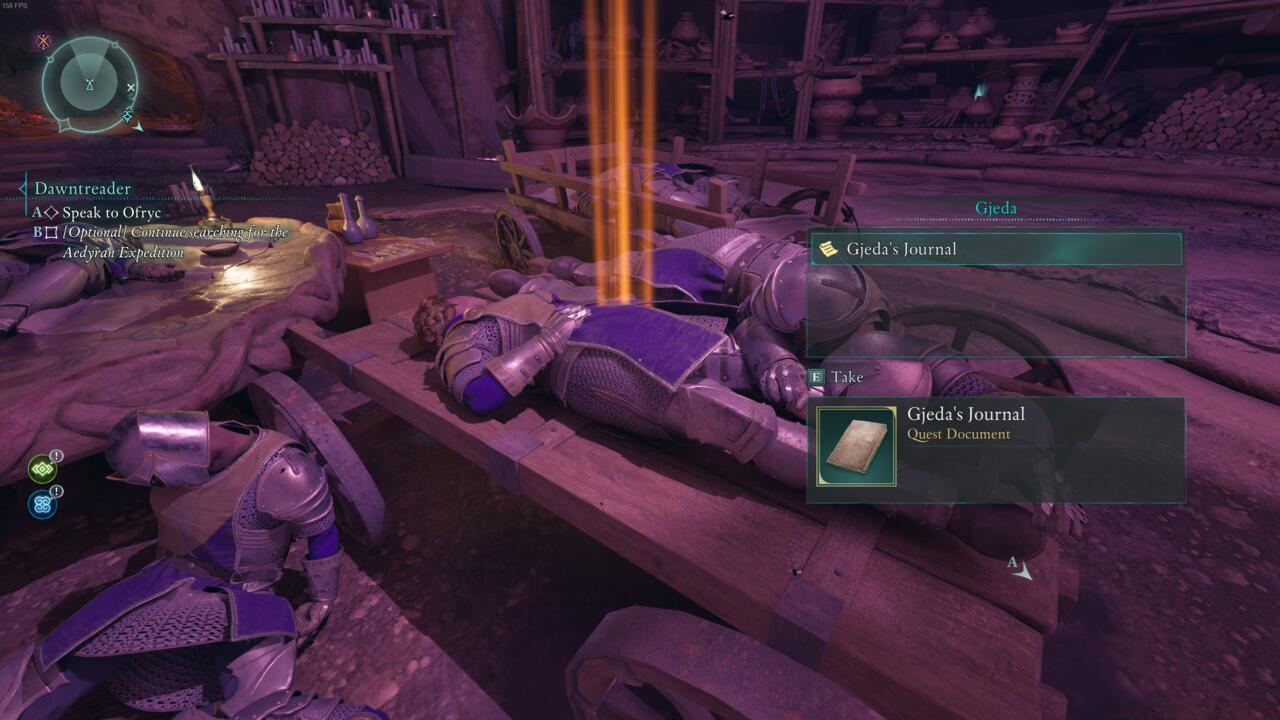
Task: Select the Gjeda's Journal item thumbnail
Action: pyautogui.click(x=857, y=447)
